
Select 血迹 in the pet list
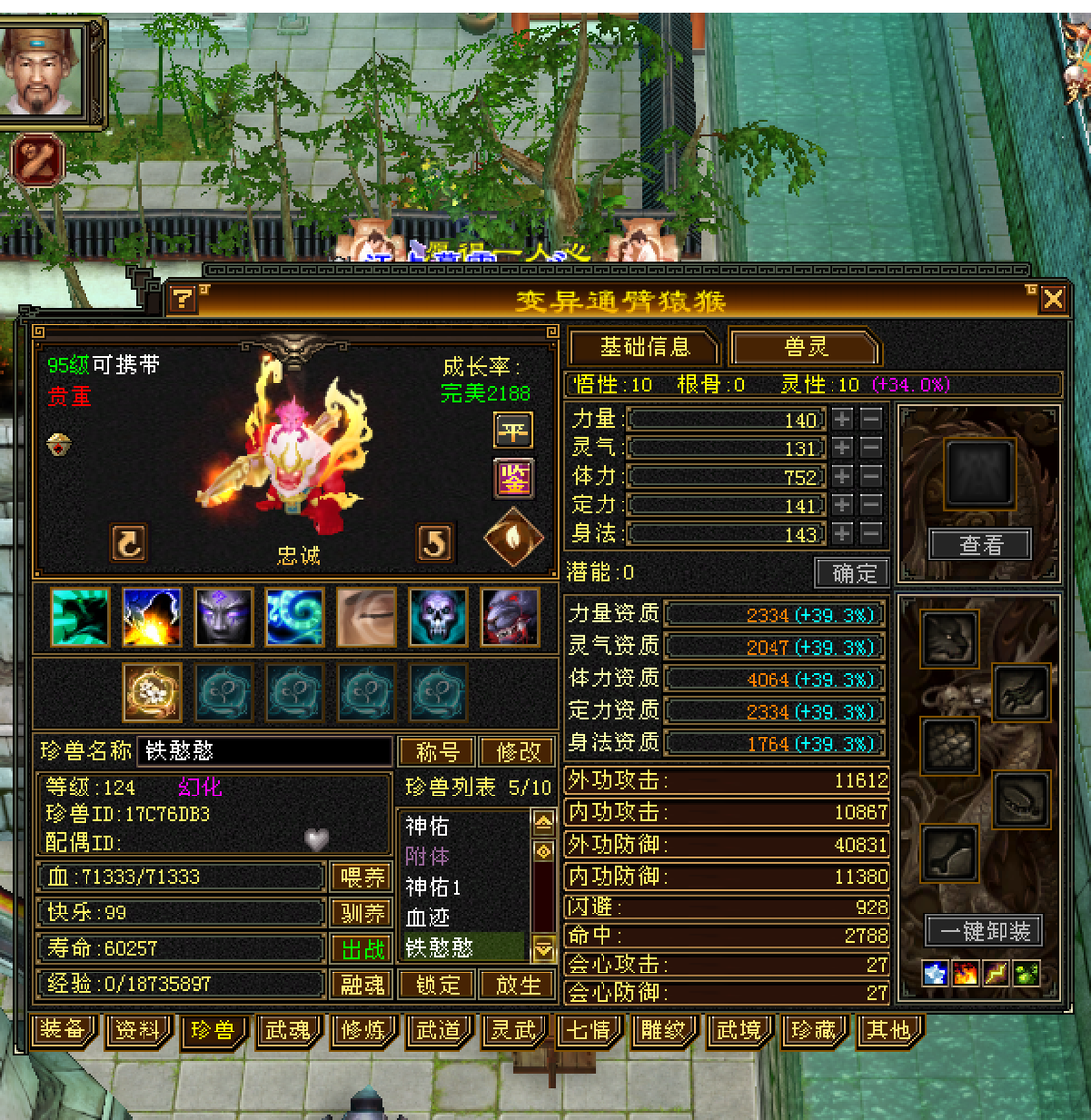coord(429,917)
